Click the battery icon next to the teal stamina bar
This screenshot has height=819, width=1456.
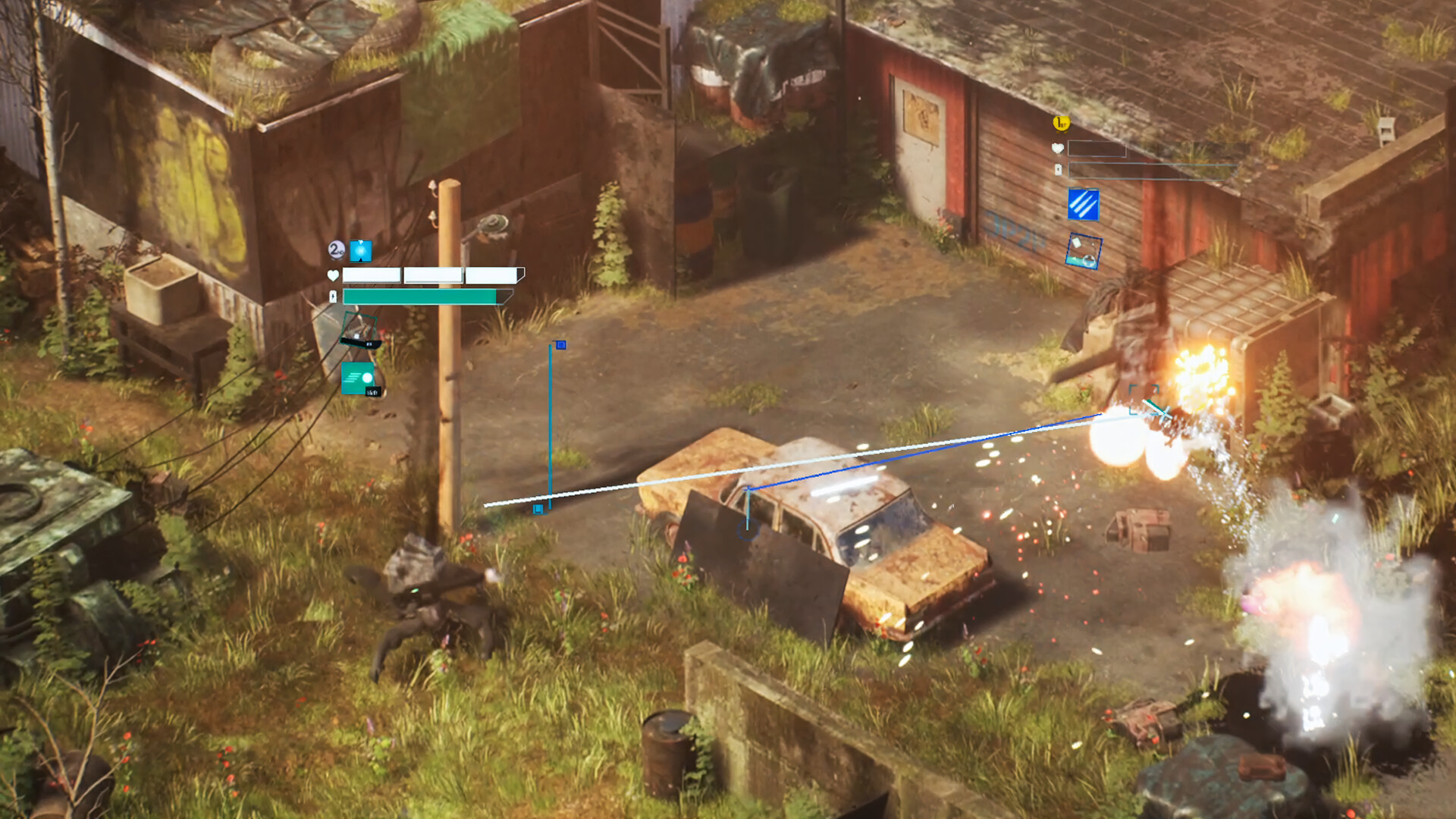click(333, 297)
